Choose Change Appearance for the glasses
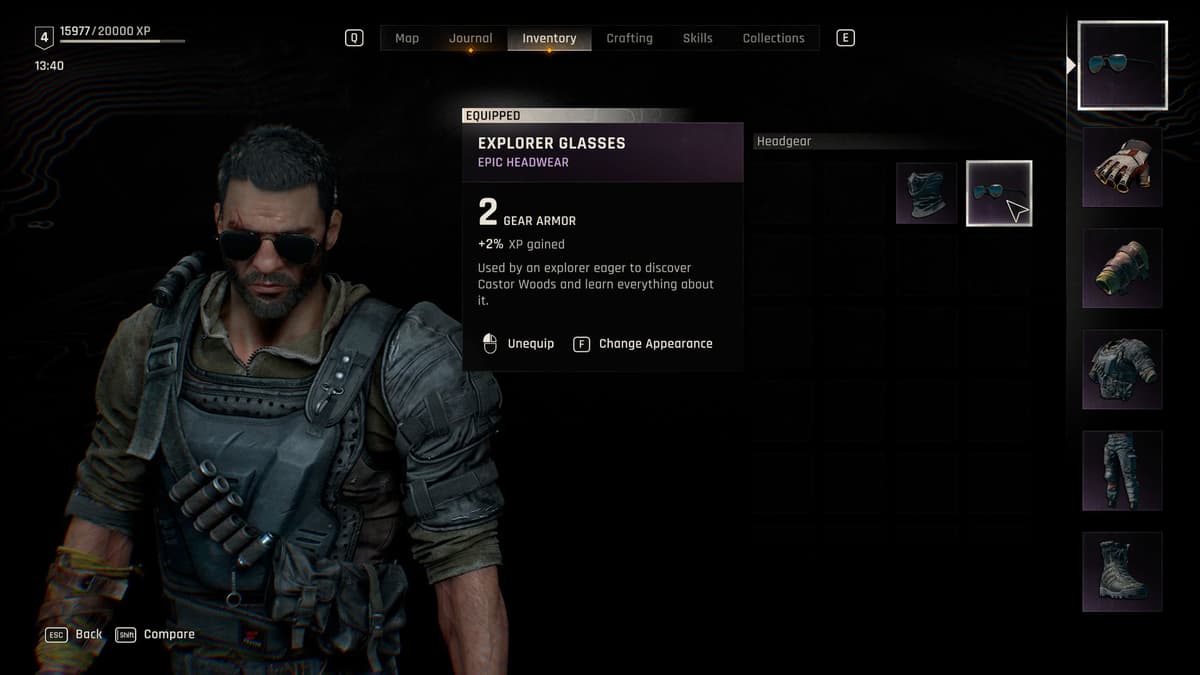 click(x=655, y=344)
